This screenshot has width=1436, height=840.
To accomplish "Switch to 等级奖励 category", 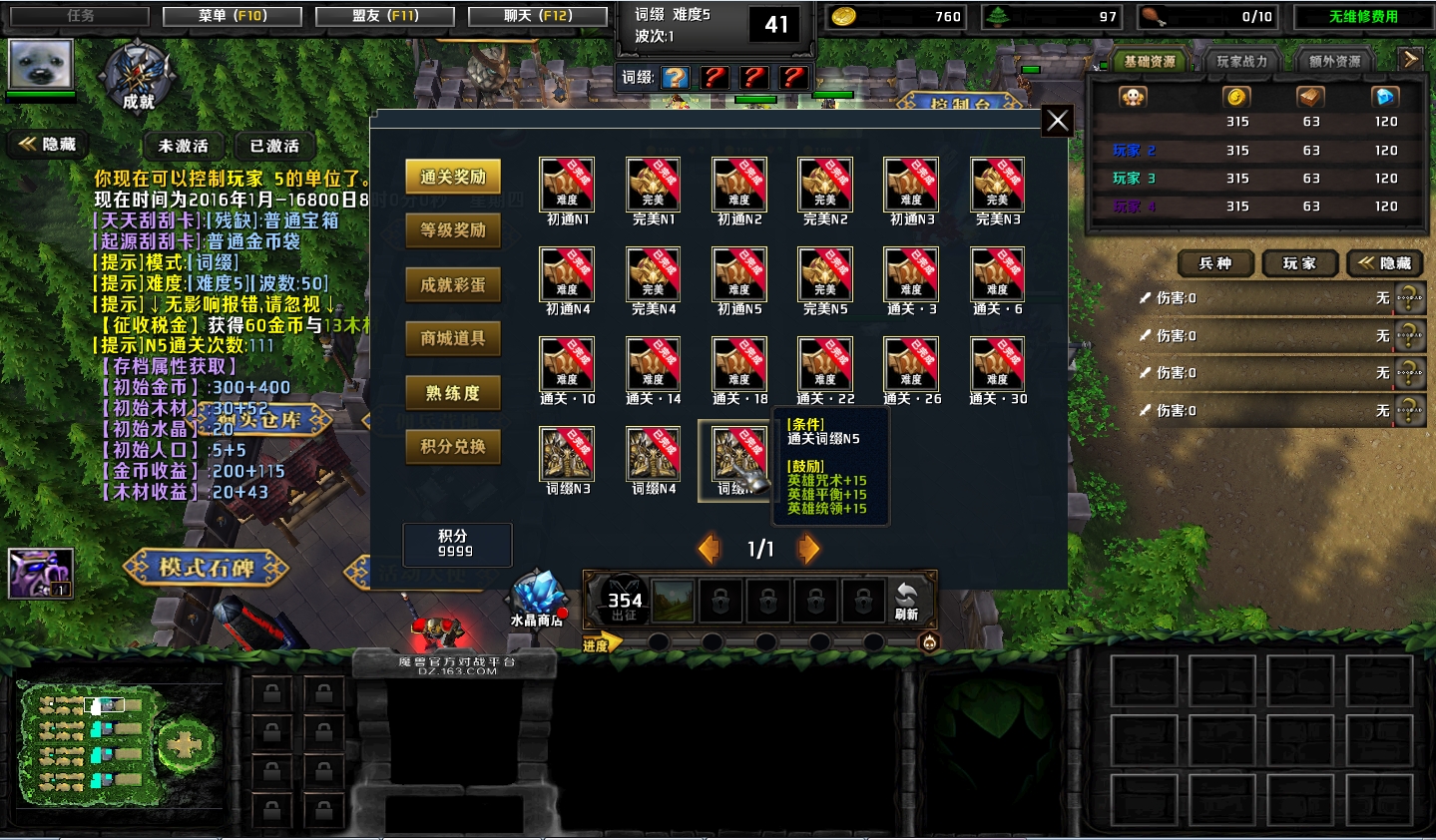I will point(453,230).
